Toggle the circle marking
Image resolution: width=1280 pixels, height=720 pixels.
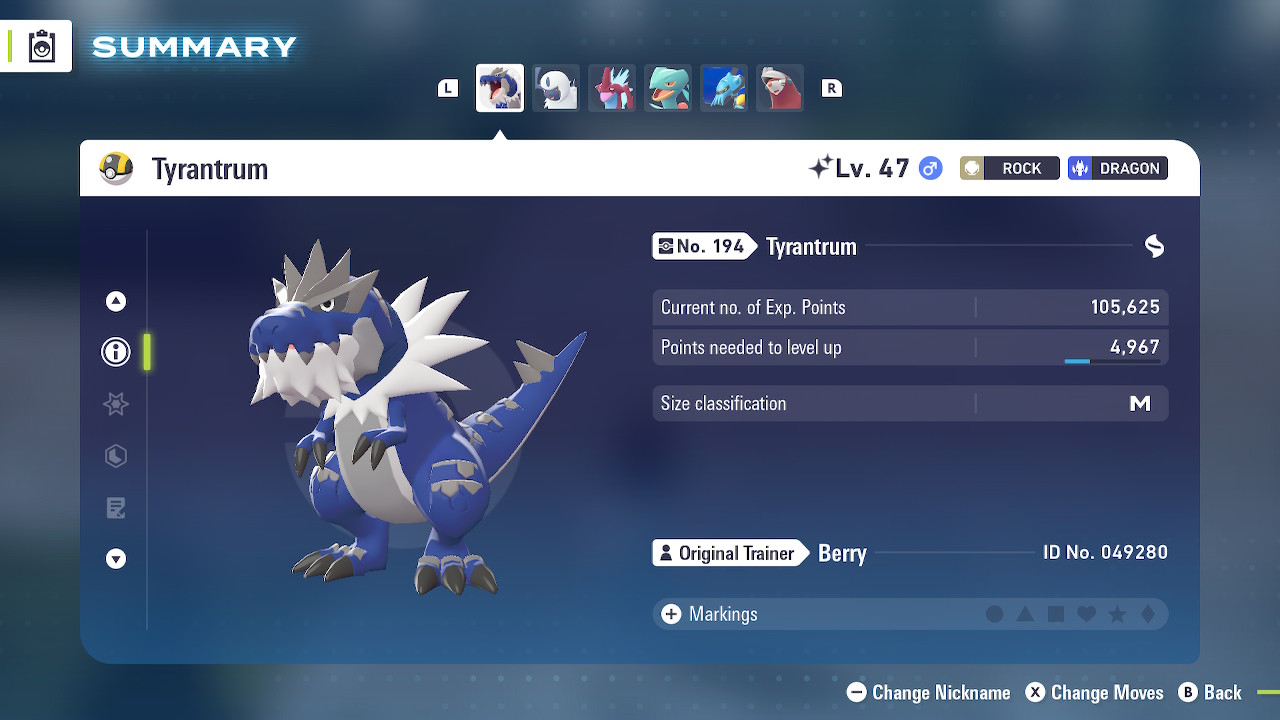[x=995, y=614]
